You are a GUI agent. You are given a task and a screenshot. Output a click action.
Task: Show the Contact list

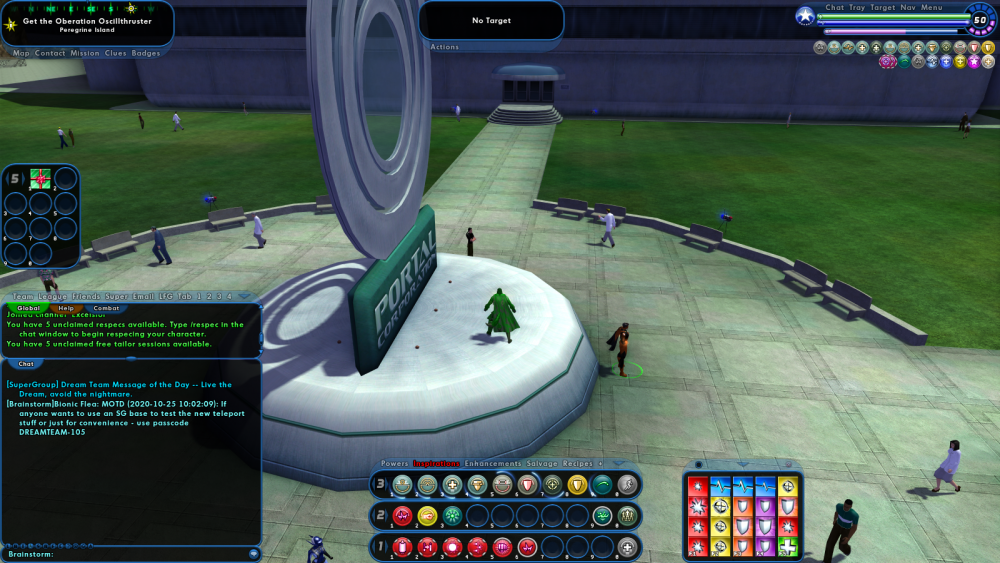click(x=50, y=53)
